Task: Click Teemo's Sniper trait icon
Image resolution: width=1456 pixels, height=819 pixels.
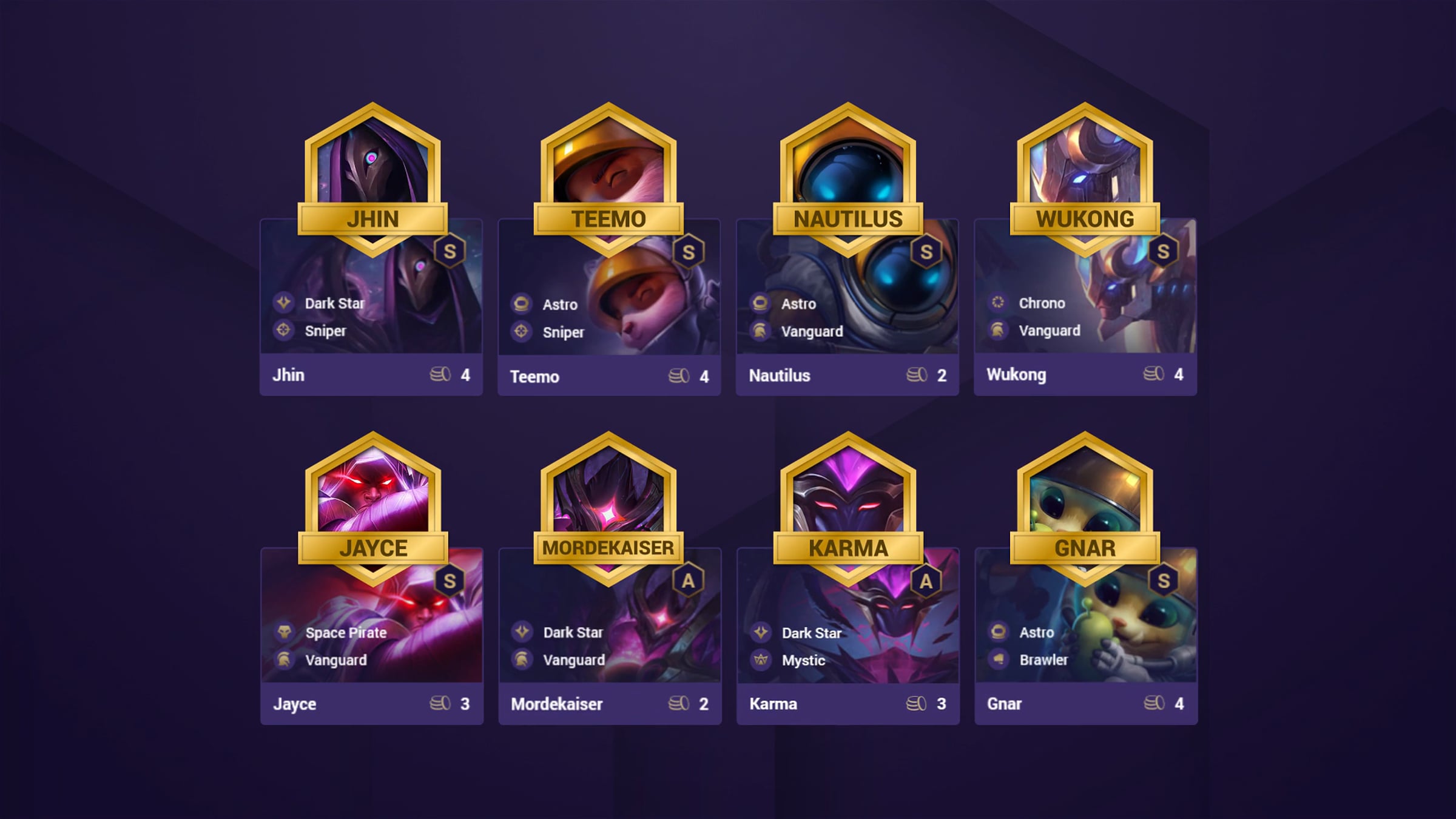Action: 521,331
